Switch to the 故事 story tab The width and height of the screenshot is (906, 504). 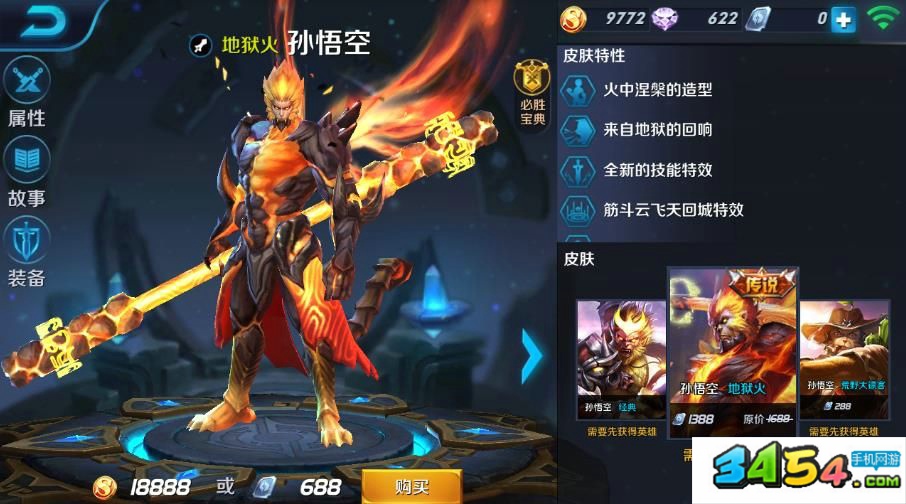click(27, 171)
